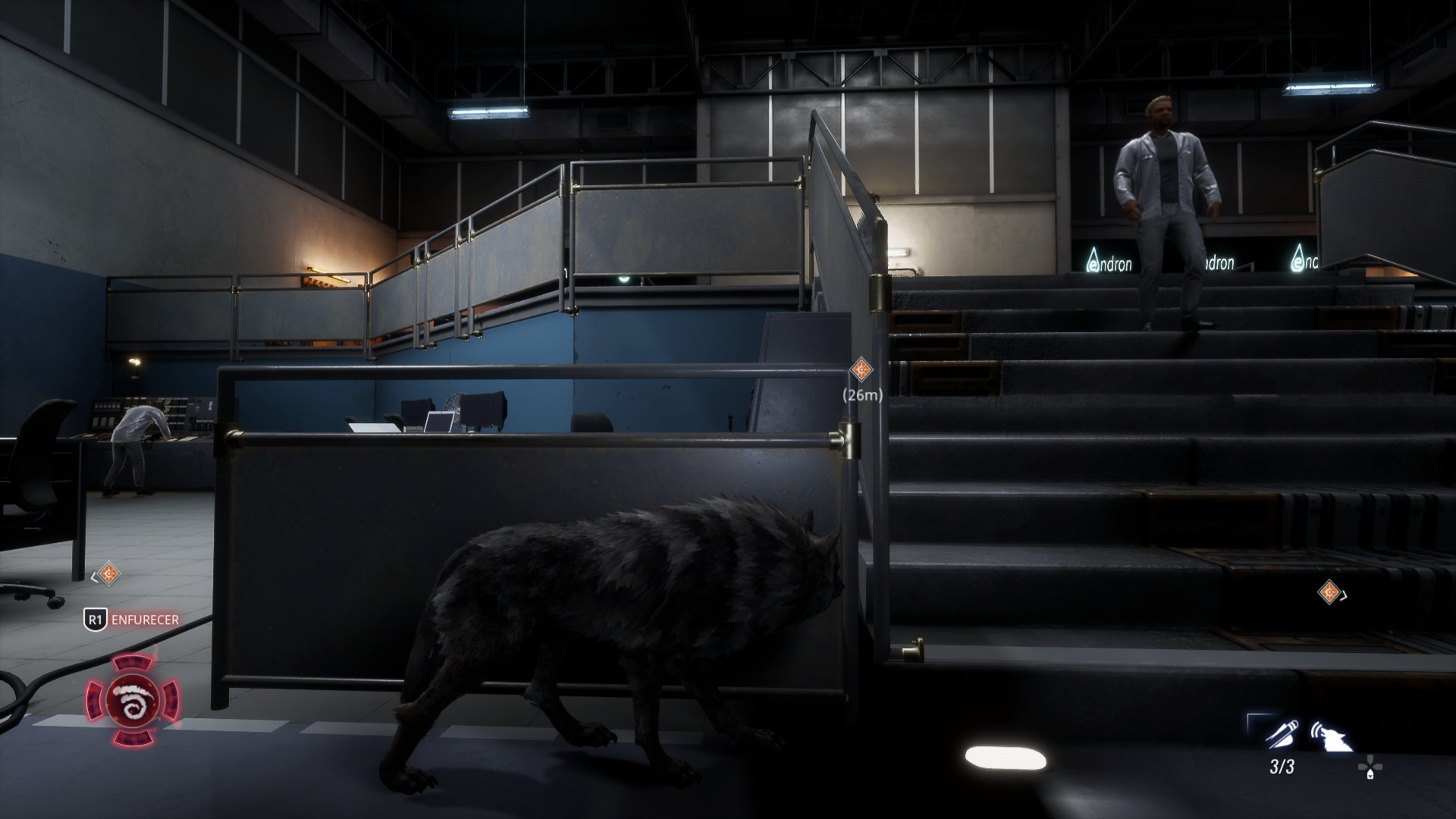Click the orange objective marker above (26m)
Image resolution: width=1456 pixels, height=819 pixels.
pos(861,369)
